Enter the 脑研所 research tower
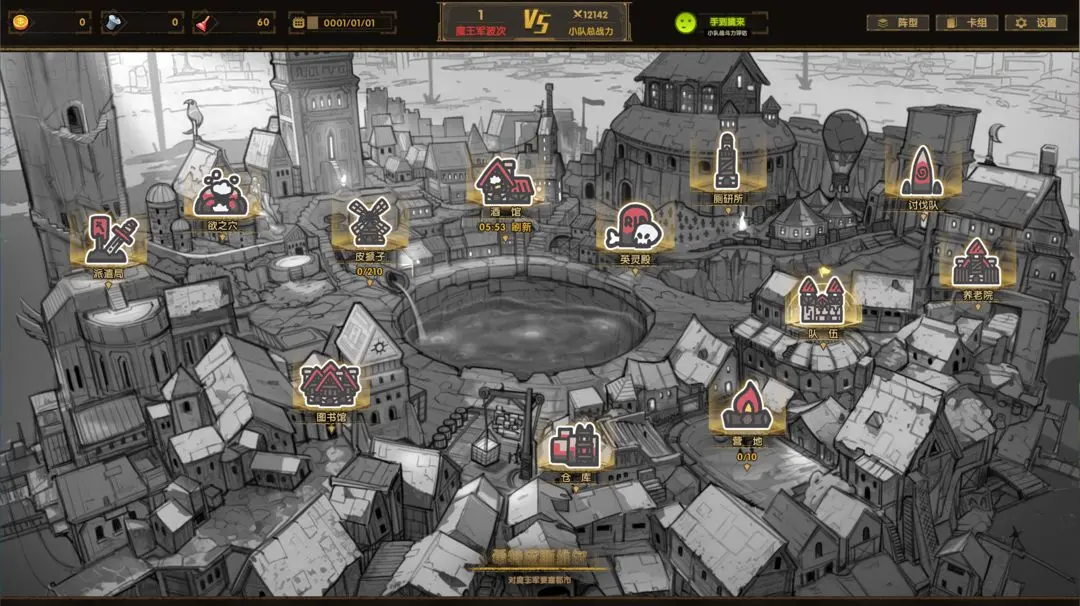This screenshot has height=606, width=1080. (x=727, y=160)
